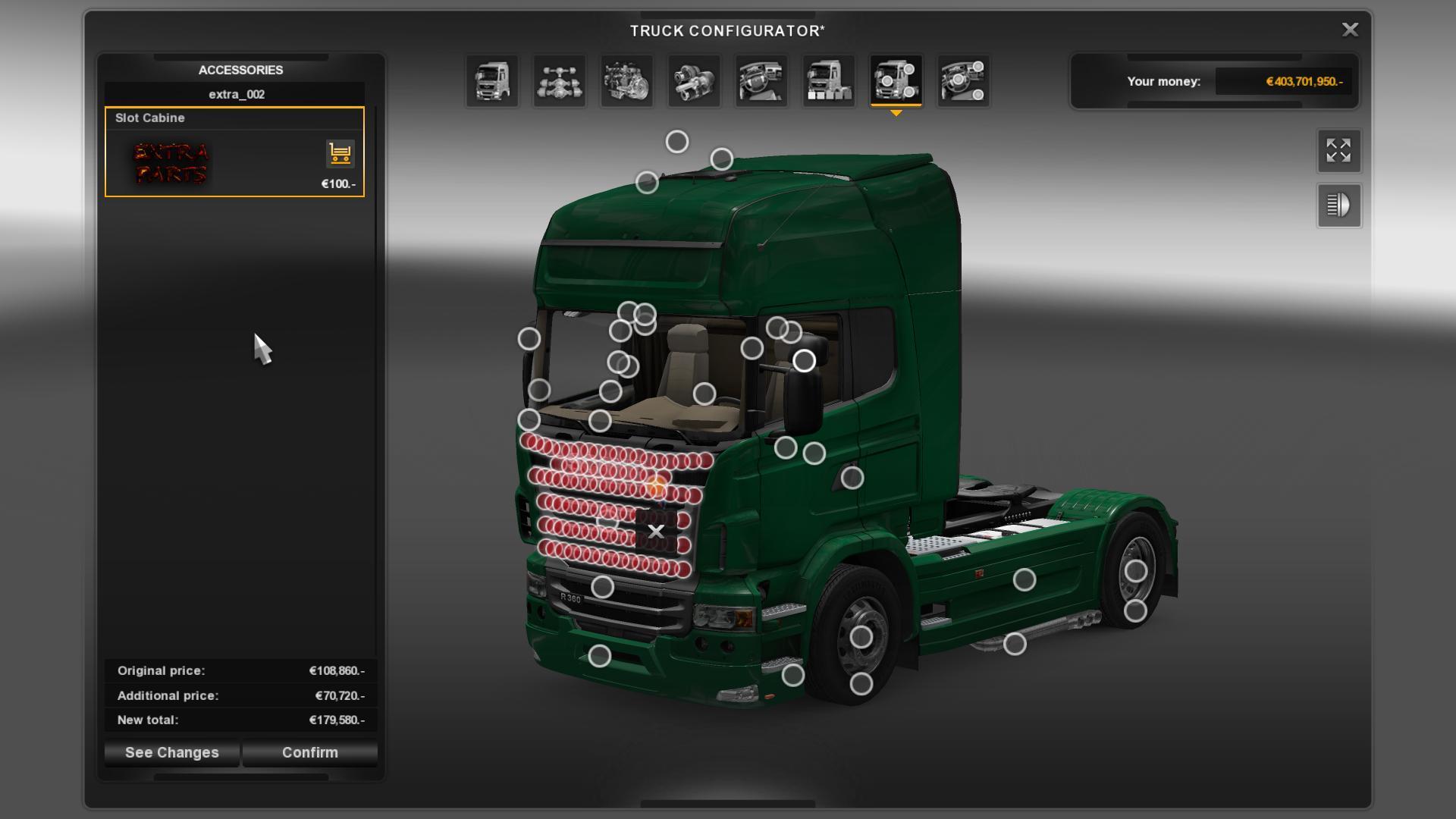Viewport: 1456px width, 819px height.
Task: Open the interior accessories tab
Action: pyautogui.click(x=963, y=81)
